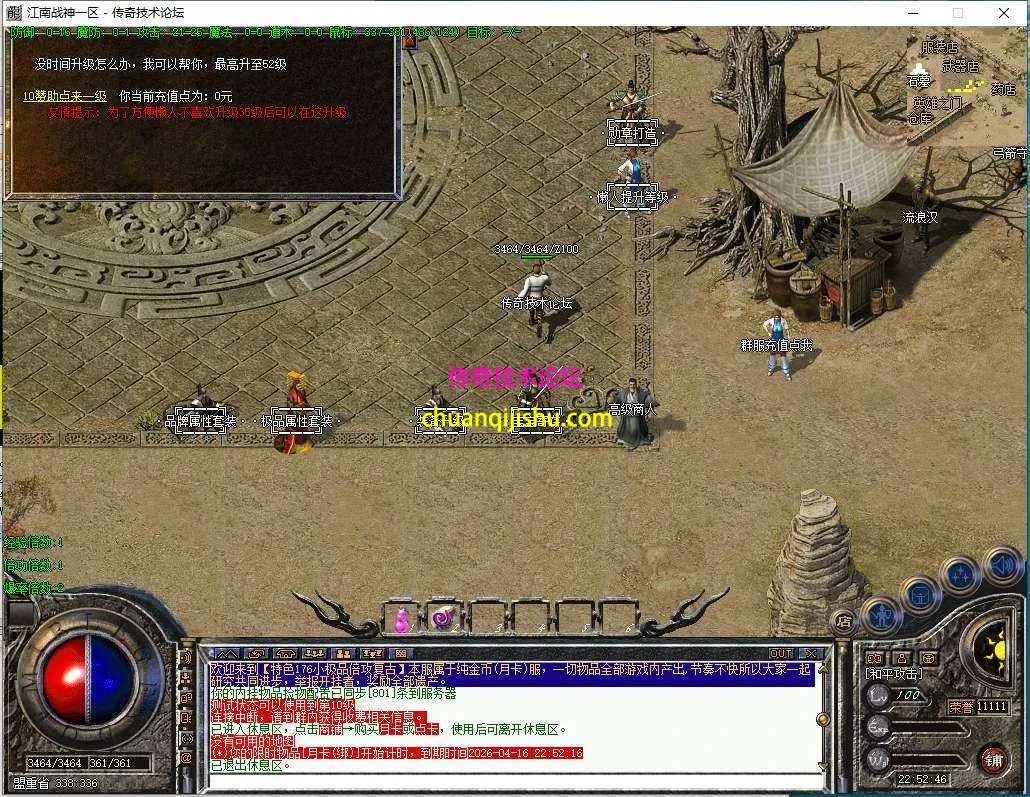
Task: Open the skills button with sparkle icon
Action: tap(960, 575)
